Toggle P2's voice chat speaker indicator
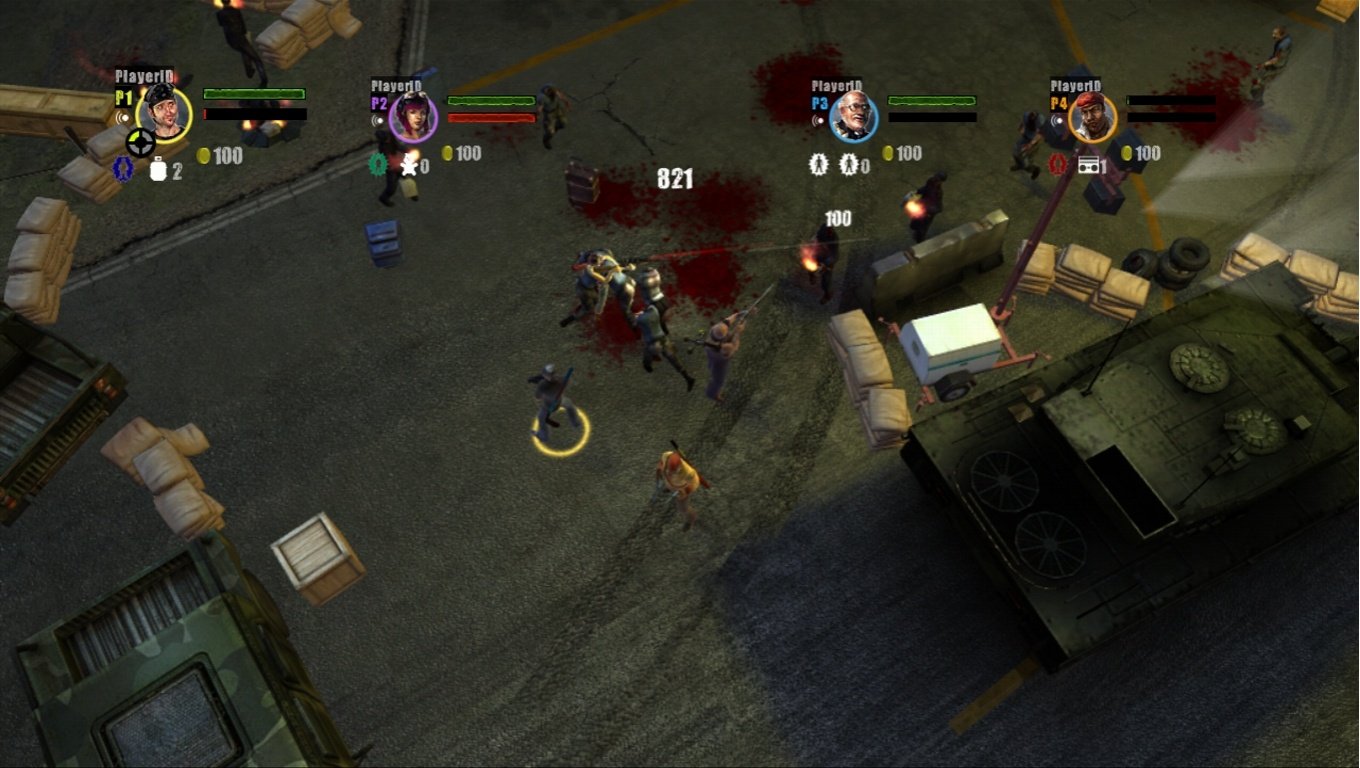 [376, 121]
